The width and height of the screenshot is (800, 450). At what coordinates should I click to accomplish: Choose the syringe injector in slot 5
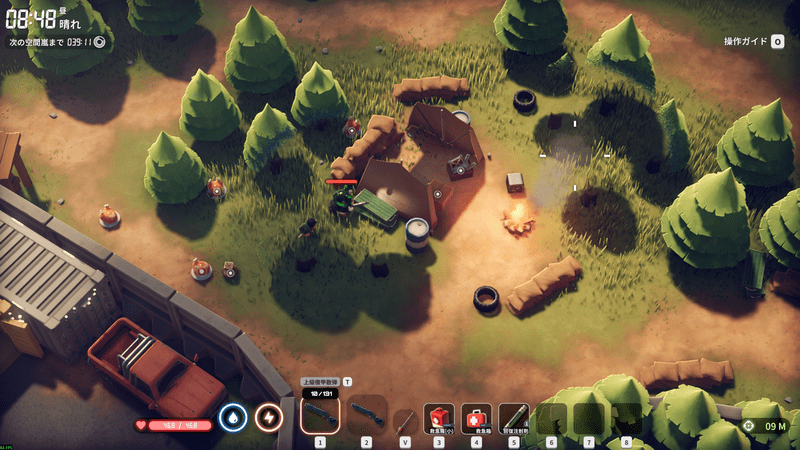coord(514,417)
